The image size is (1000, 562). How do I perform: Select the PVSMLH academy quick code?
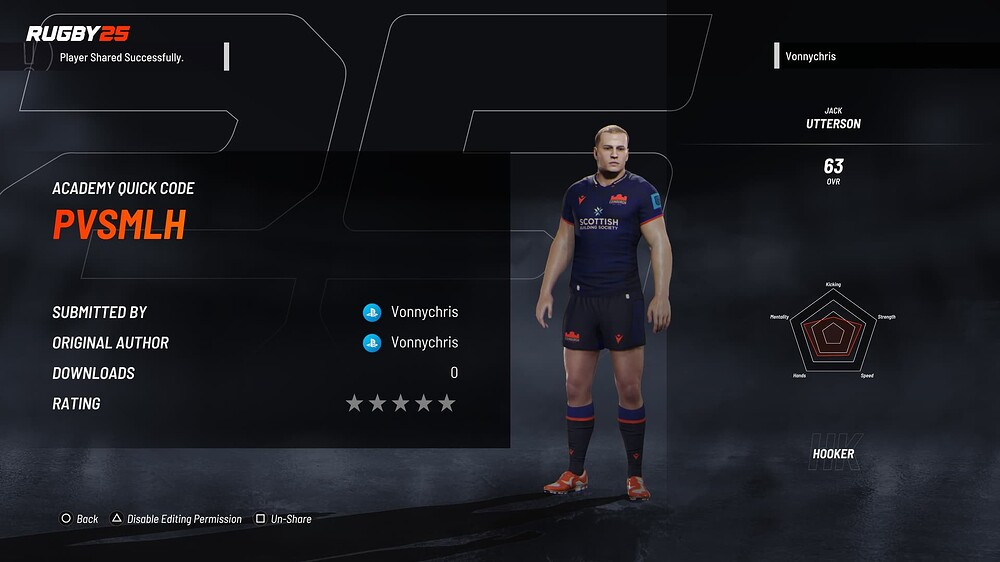point(119,226)
